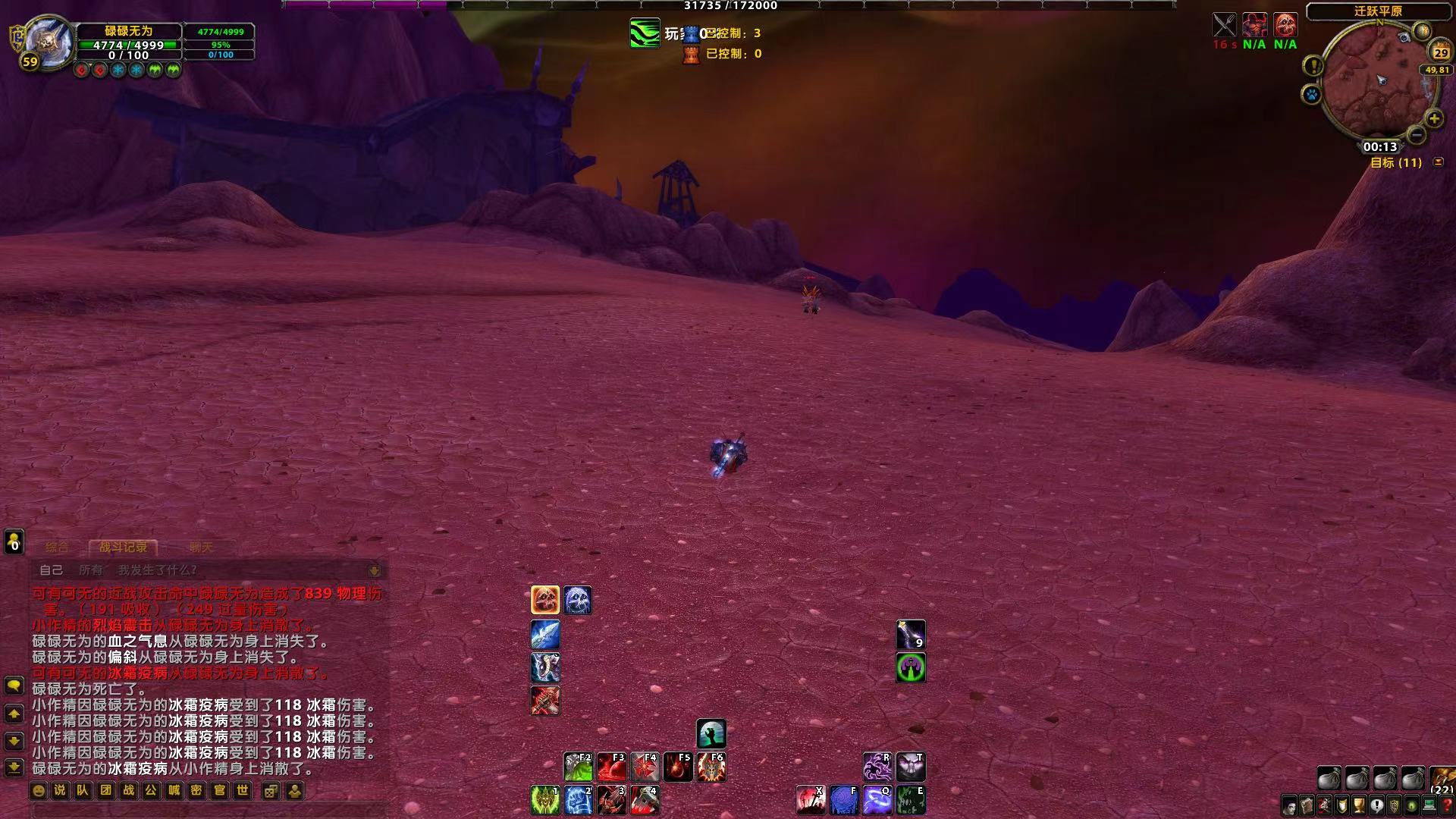The width and height of the screenshot is (1456, 819).
Task: Collapse the 目标 (11) objectives tracker
Action: pyautogui.click(x=1438, y=162)
